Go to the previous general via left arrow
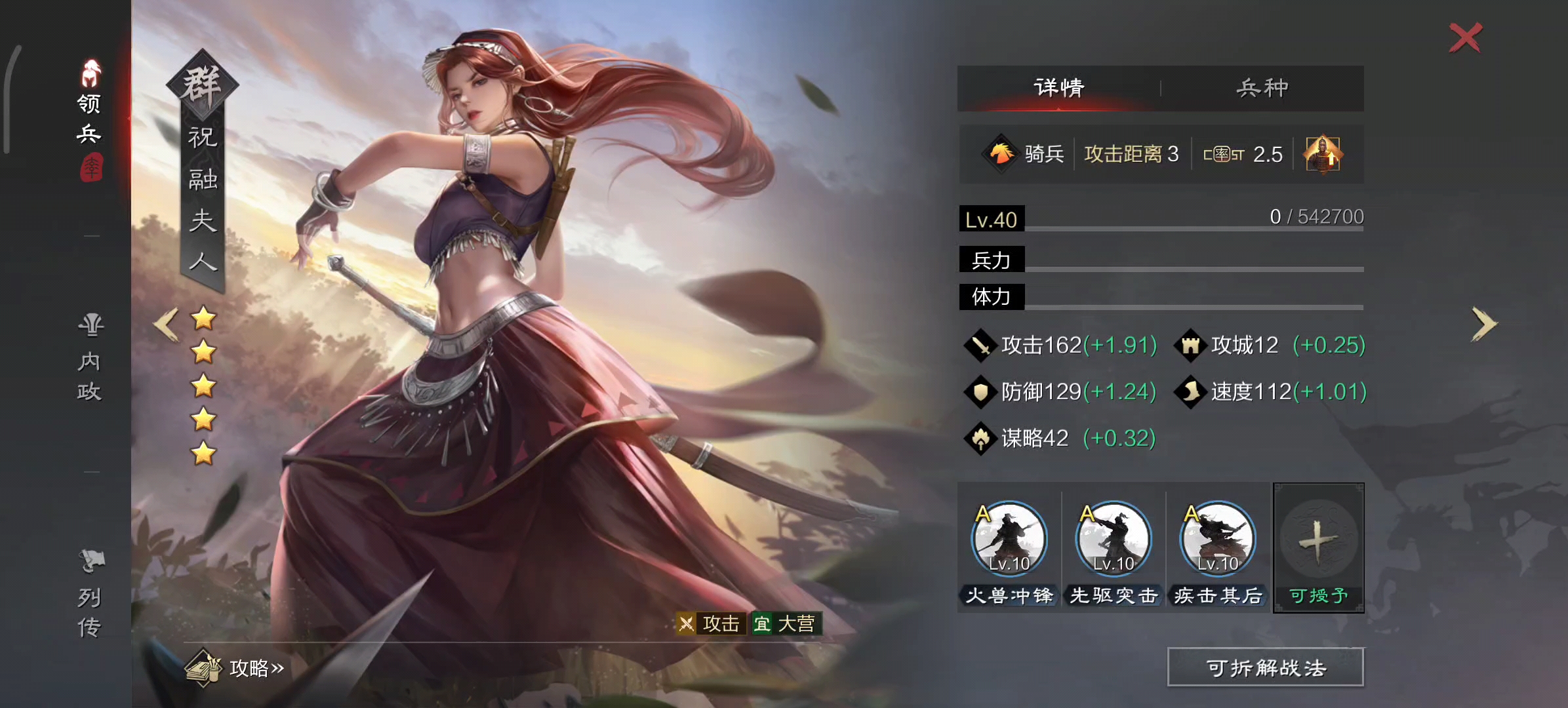The image size is (1568, 708). point(165,323)
